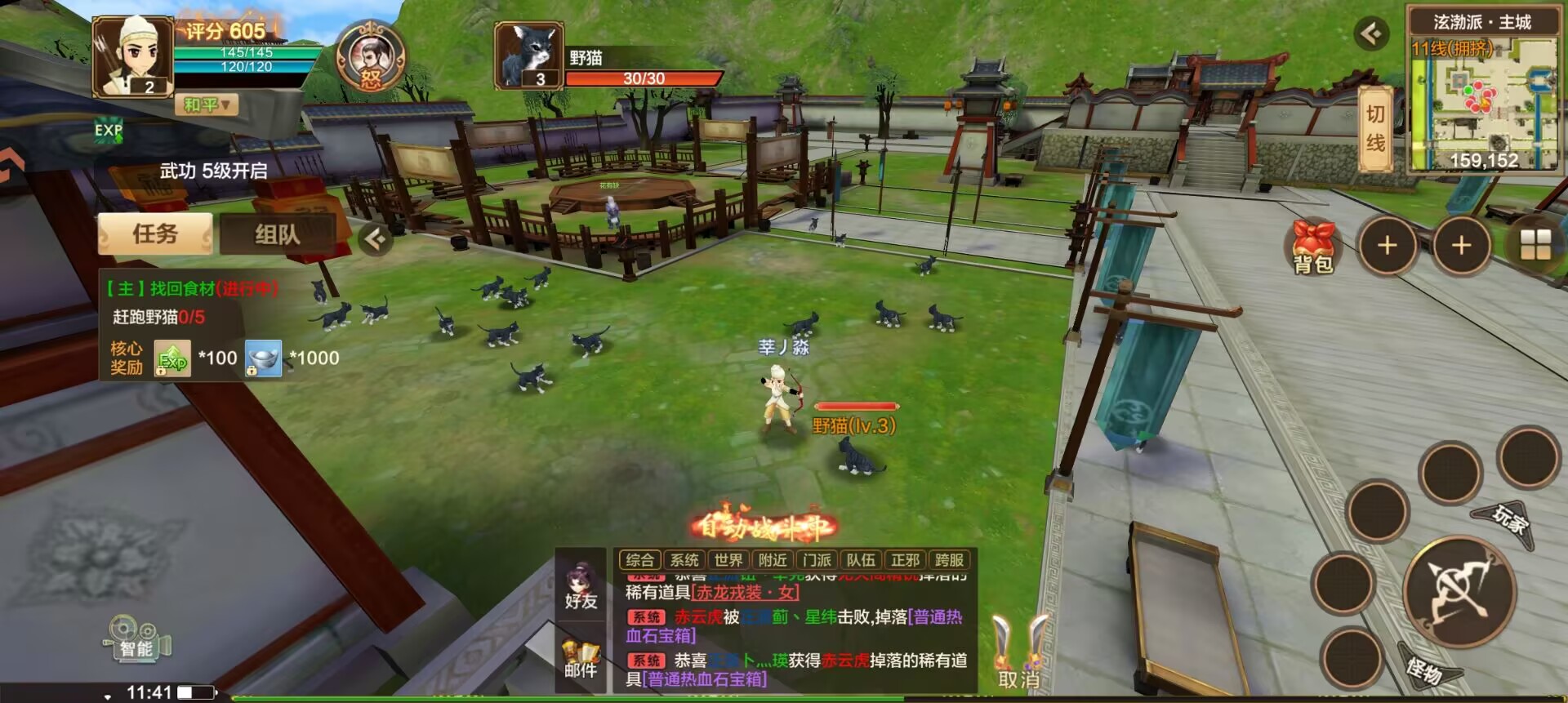Open the 门派 sect chat tab
1568x703 pixels.
(816, 560)
